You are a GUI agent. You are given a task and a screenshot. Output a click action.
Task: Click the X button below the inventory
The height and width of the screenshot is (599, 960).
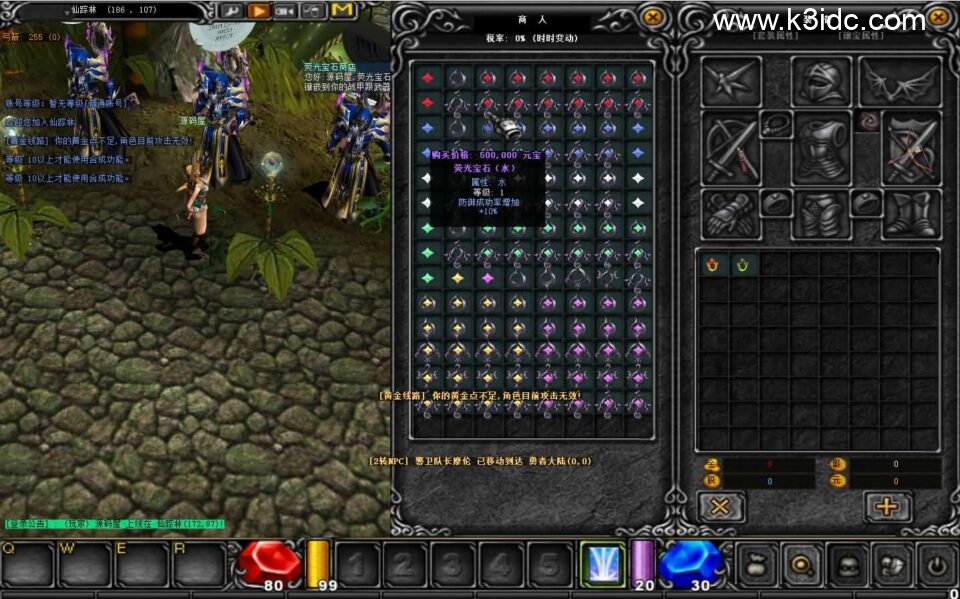click(x=720, y=507)
